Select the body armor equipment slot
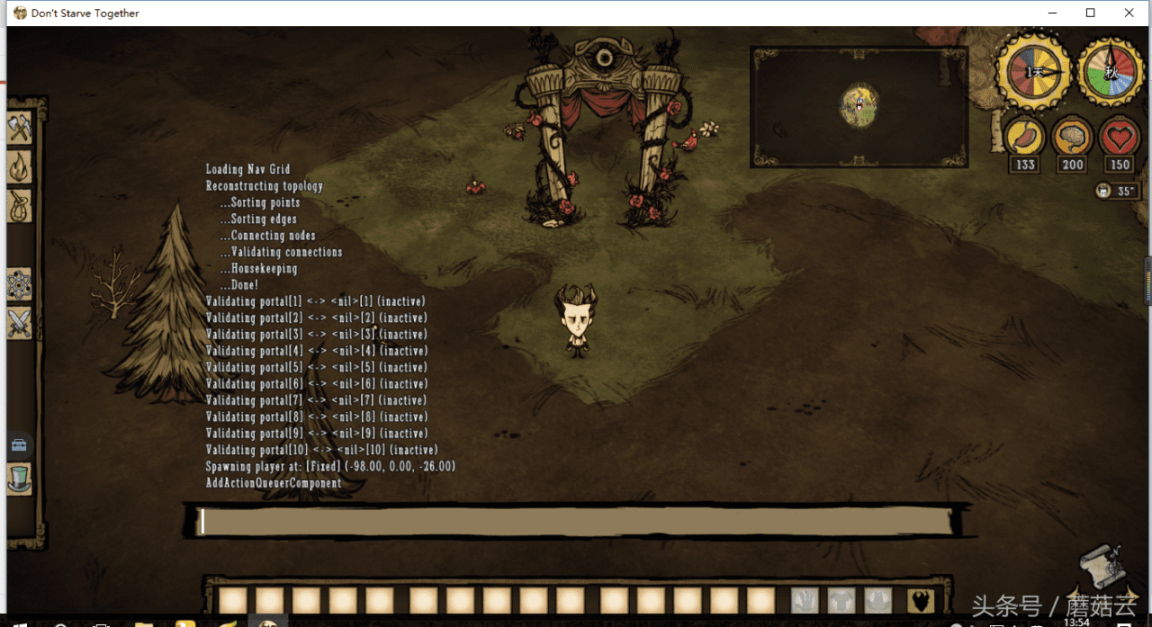Viewport: 1152px width, 627px height. click(x=841, y=600)
